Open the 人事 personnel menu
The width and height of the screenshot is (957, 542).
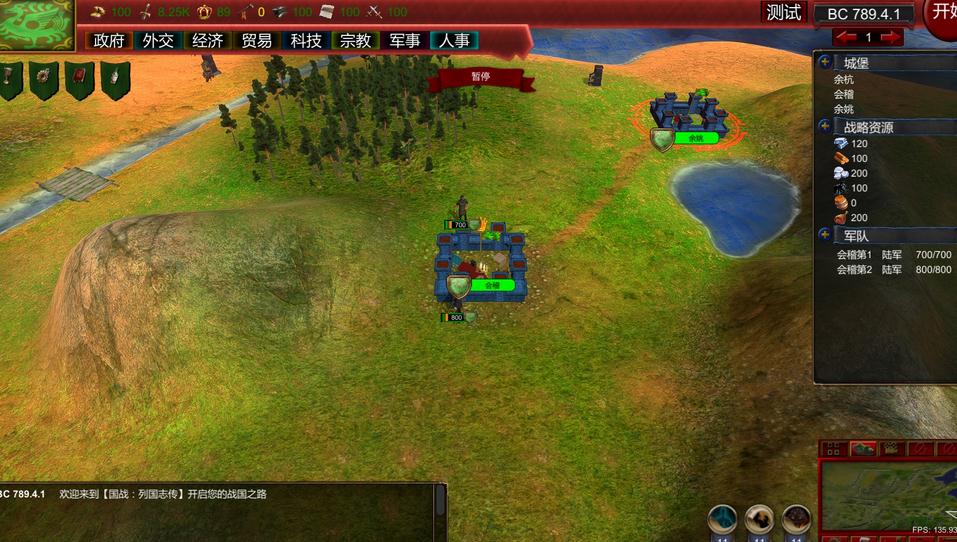pyautogui.click(x=454, y=41)
